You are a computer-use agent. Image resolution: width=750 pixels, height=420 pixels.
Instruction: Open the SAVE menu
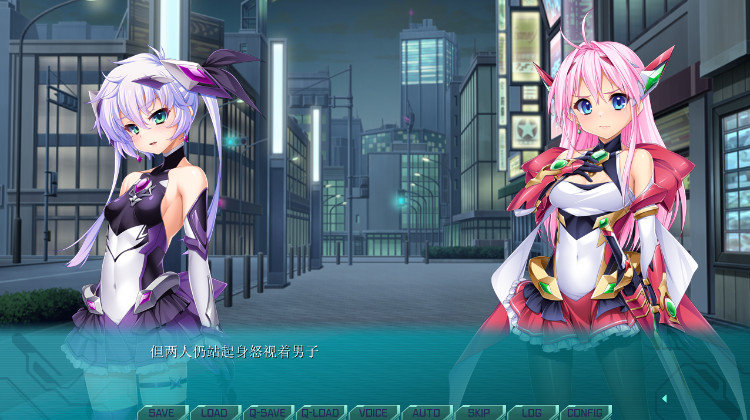tap(162, 412)
